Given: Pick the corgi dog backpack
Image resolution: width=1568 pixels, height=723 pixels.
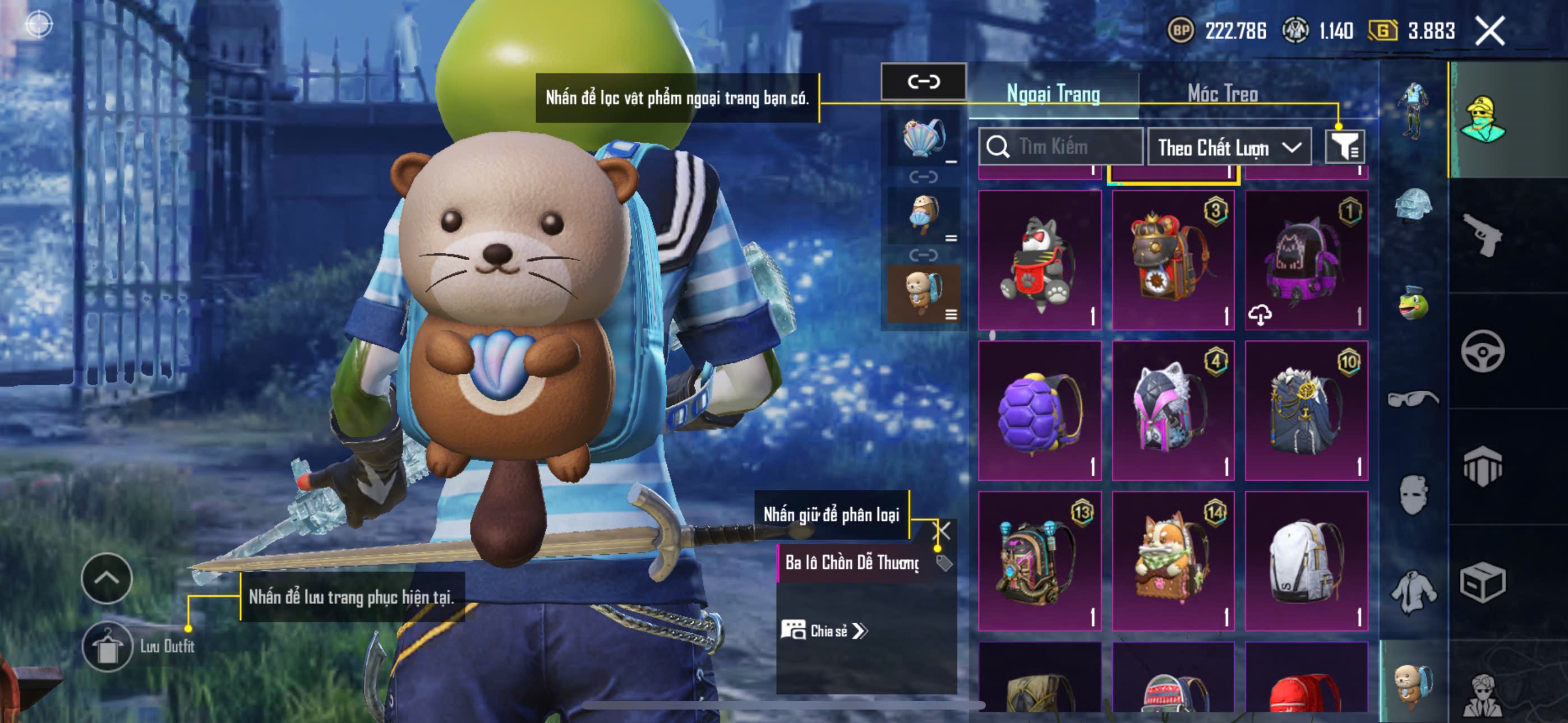Looking at the screenshot, I should coord(1172,560).
